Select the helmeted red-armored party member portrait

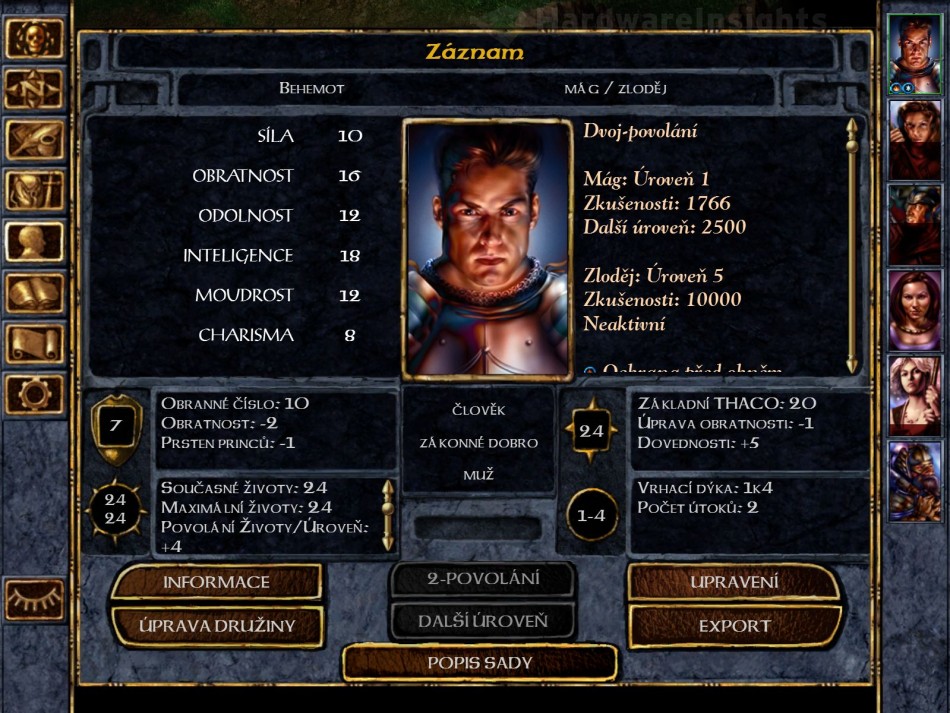[x=914, y=225]
